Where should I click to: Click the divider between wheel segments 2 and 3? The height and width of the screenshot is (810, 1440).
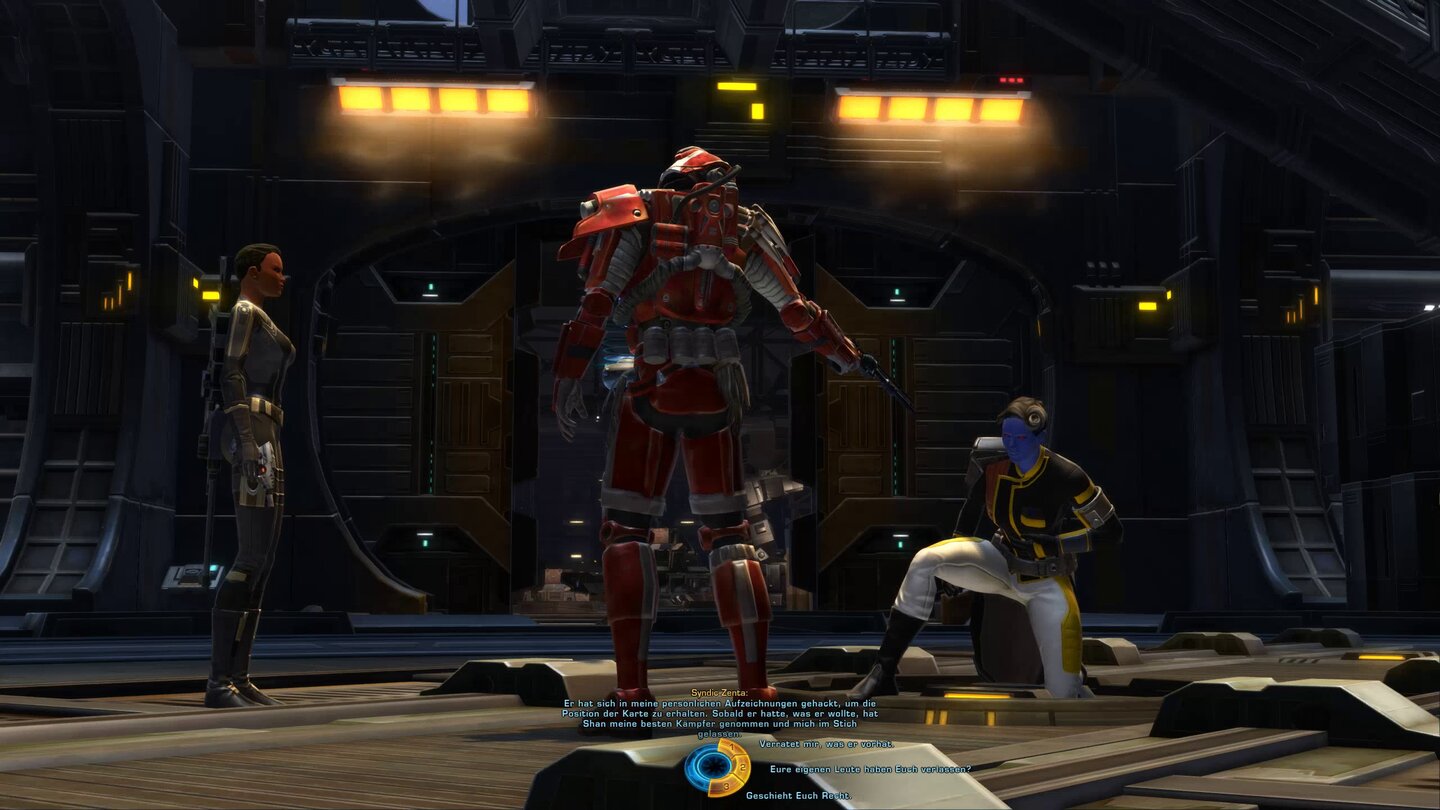(738, 776)
